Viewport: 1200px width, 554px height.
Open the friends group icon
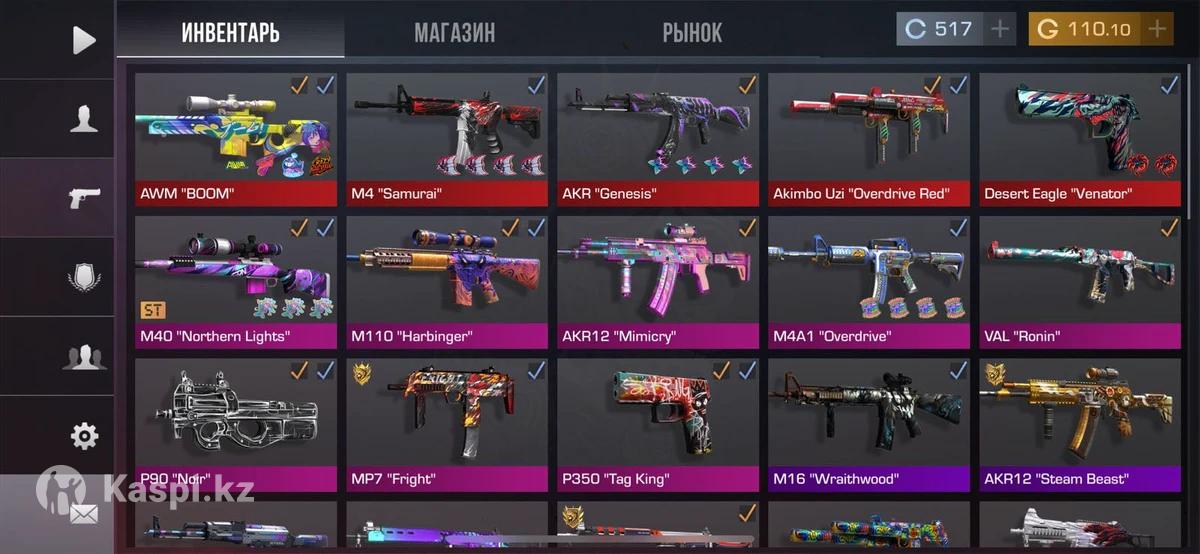(84, 356)
